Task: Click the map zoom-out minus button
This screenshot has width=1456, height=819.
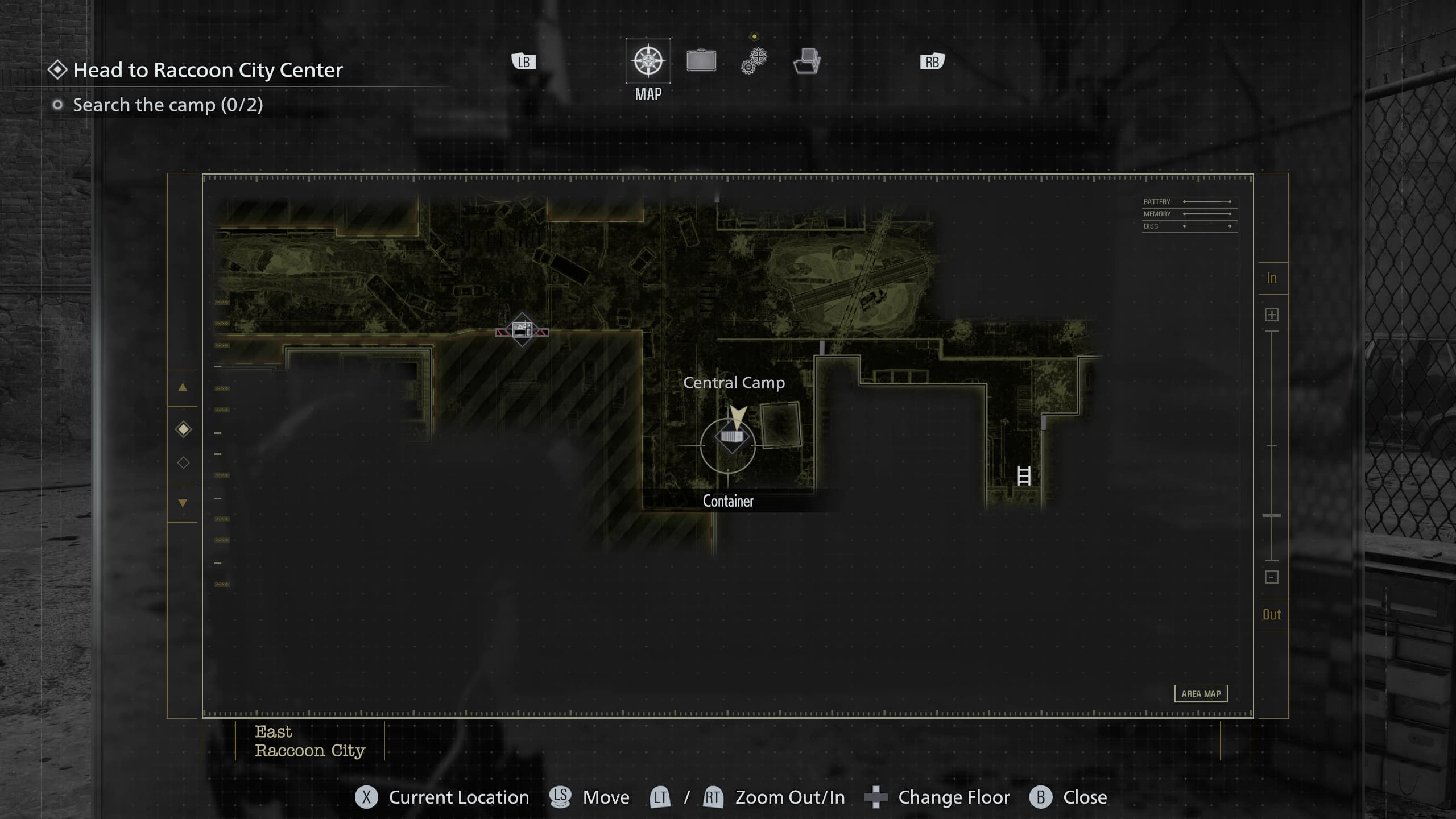Action: point(1272,577)
